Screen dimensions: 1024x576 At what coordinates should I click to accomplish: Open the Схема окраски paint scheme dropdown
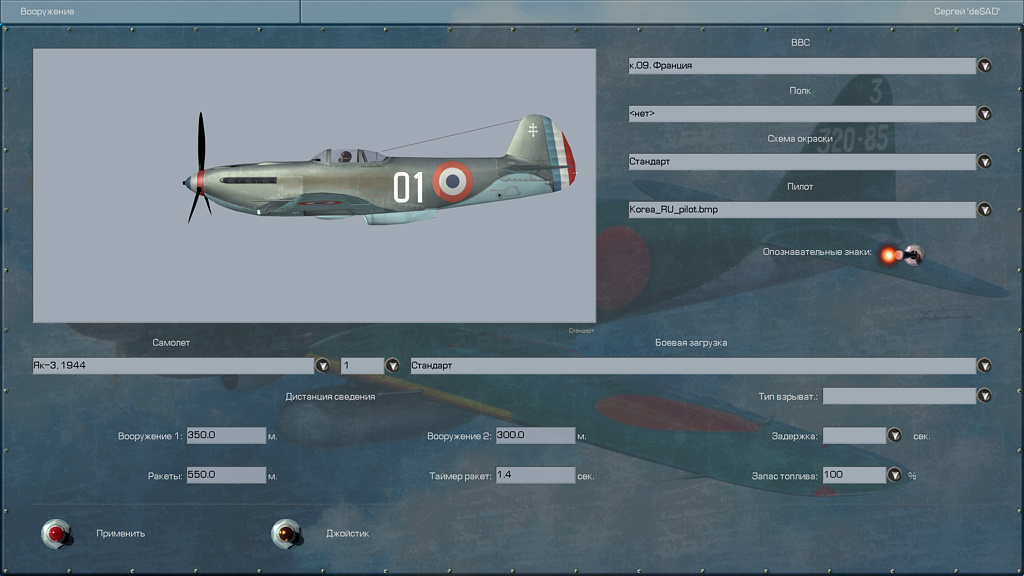tap(984, 162)
